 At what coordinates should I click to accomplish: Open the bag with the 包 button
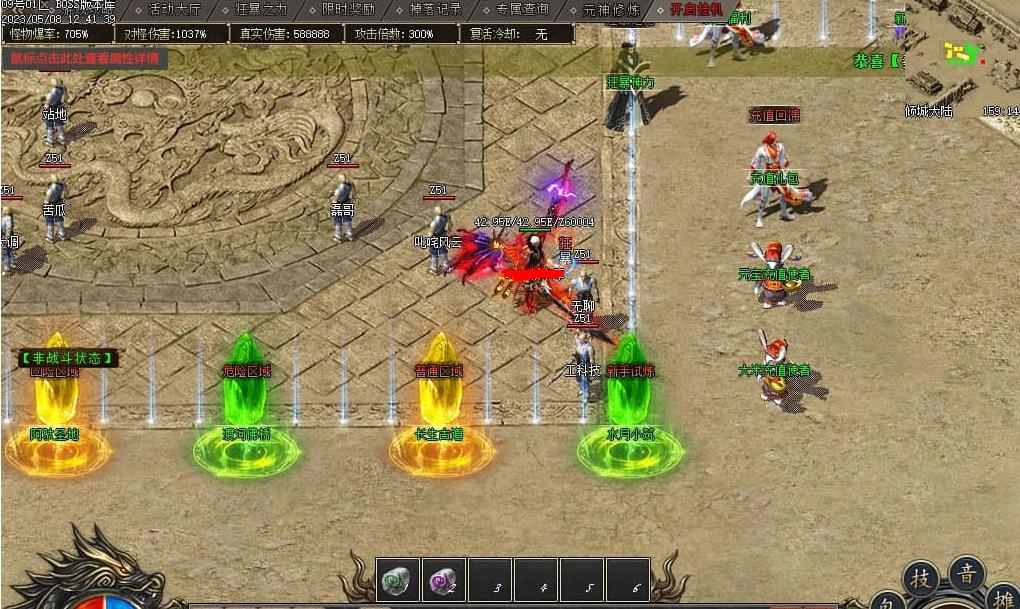point(888,602)
